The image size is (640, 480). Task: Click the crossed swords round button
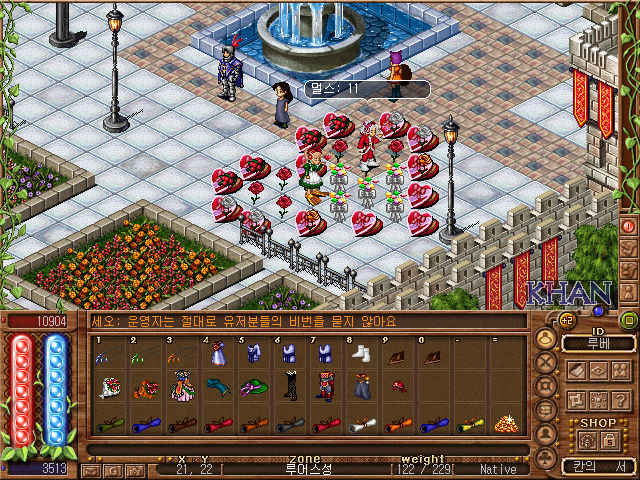coord(546,363)
